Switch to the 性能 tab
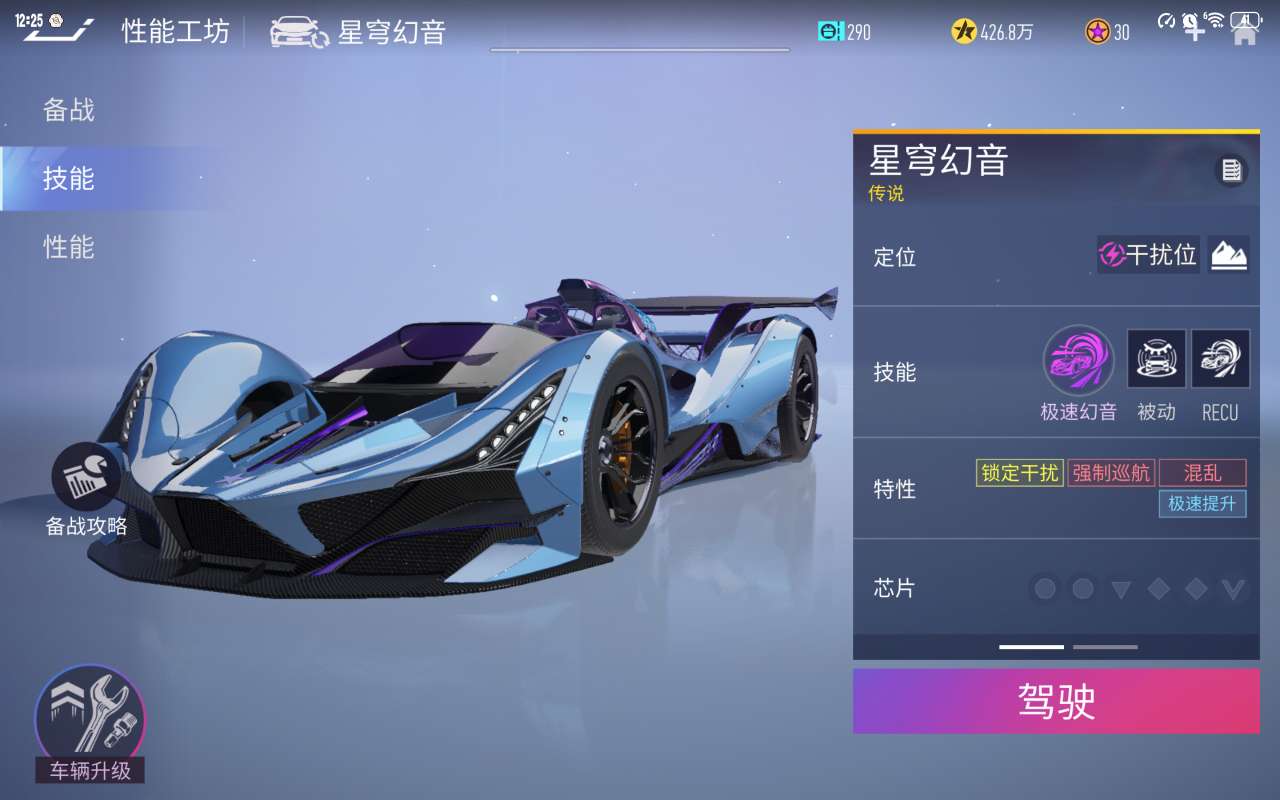This screenshot has height=800, width=1280. 69,247
